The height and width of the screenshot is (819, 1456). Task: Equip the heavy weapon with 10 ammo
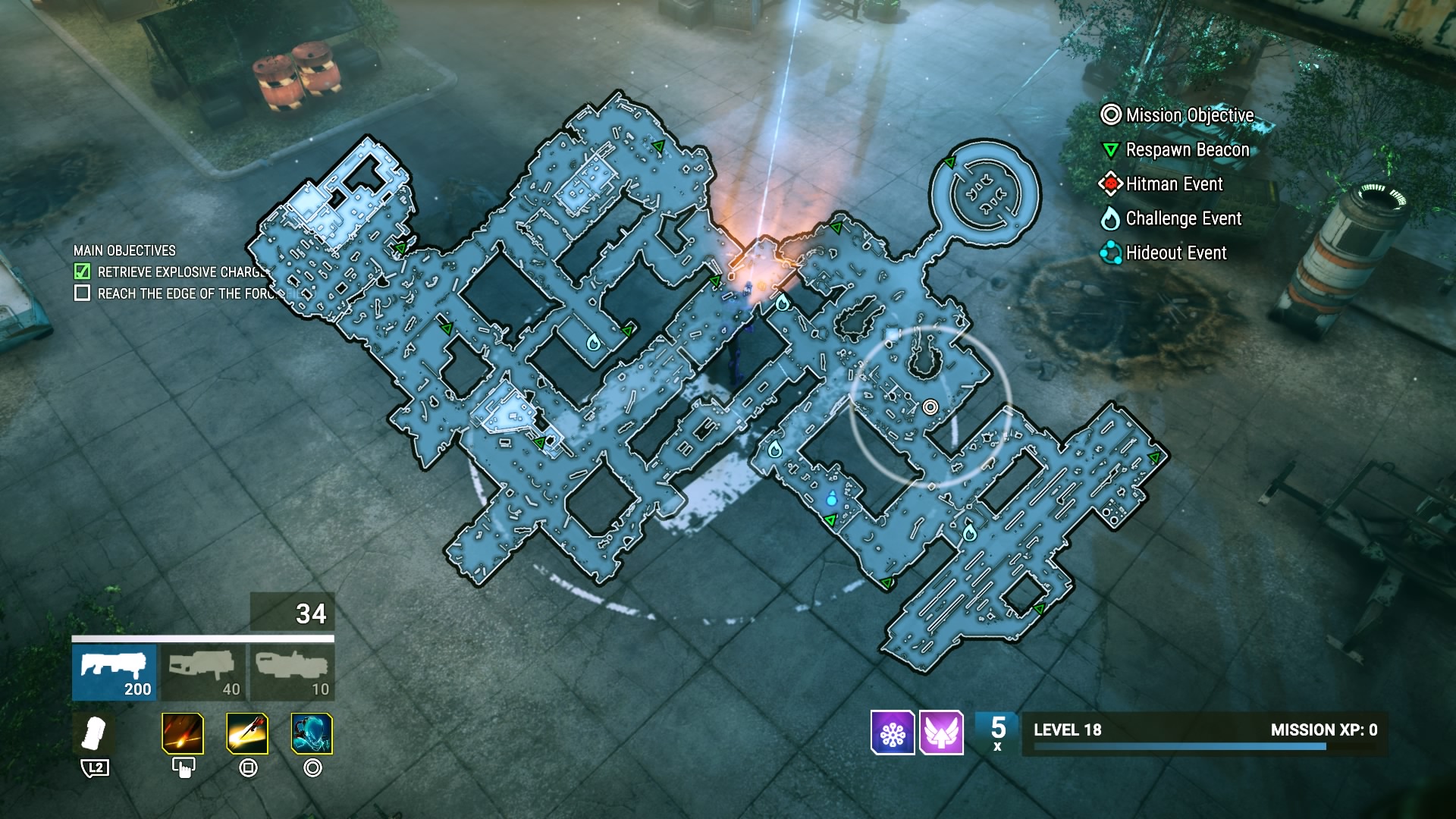pyautogui.click(x=293, y=673)
